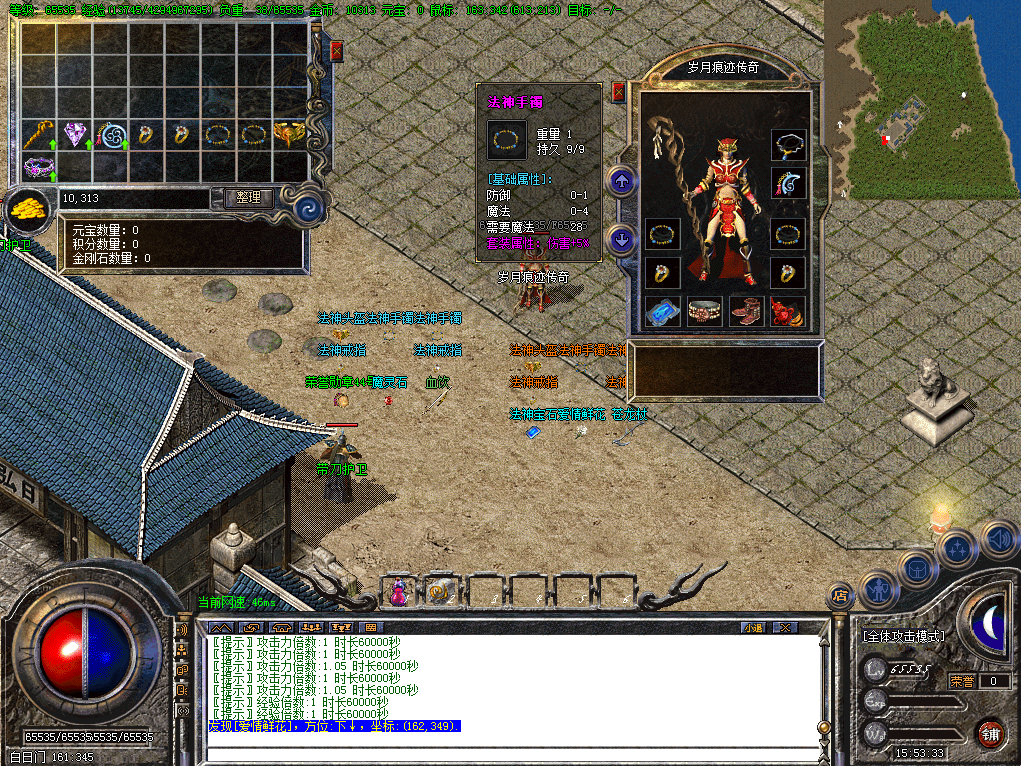Select the equipped blue crescent medal slot
Screen dimensions: 1021x766
tap(789, 184)
